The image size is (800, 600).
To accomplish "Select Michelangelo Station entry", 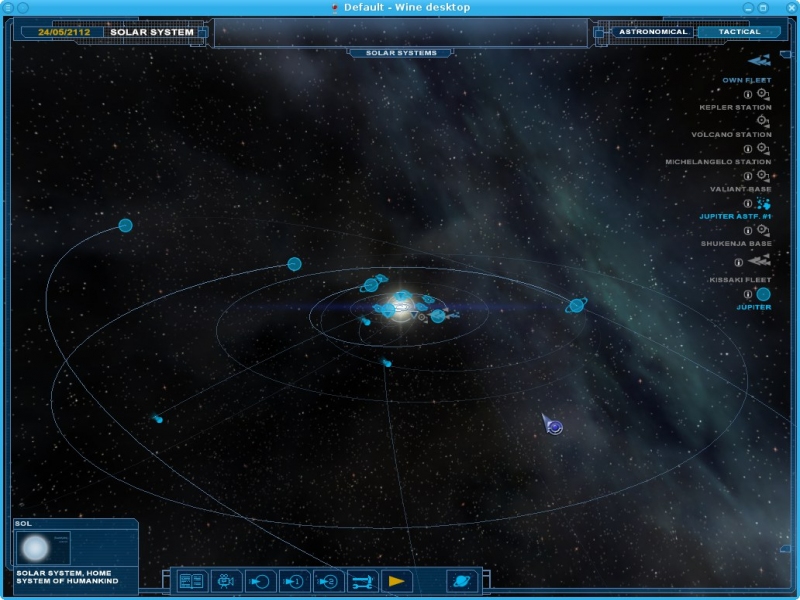I will tap(718, 161).
